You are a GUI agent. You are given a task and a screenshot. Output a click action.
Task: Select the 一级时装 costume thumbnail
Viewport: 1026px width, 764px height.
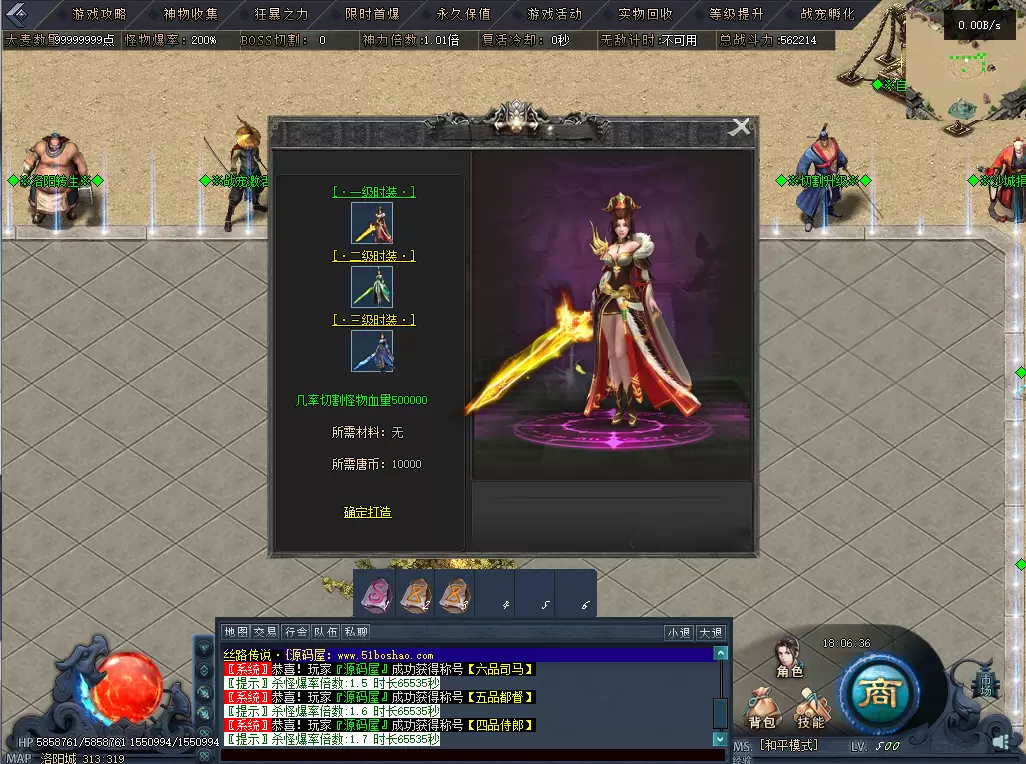pos(372,223)
